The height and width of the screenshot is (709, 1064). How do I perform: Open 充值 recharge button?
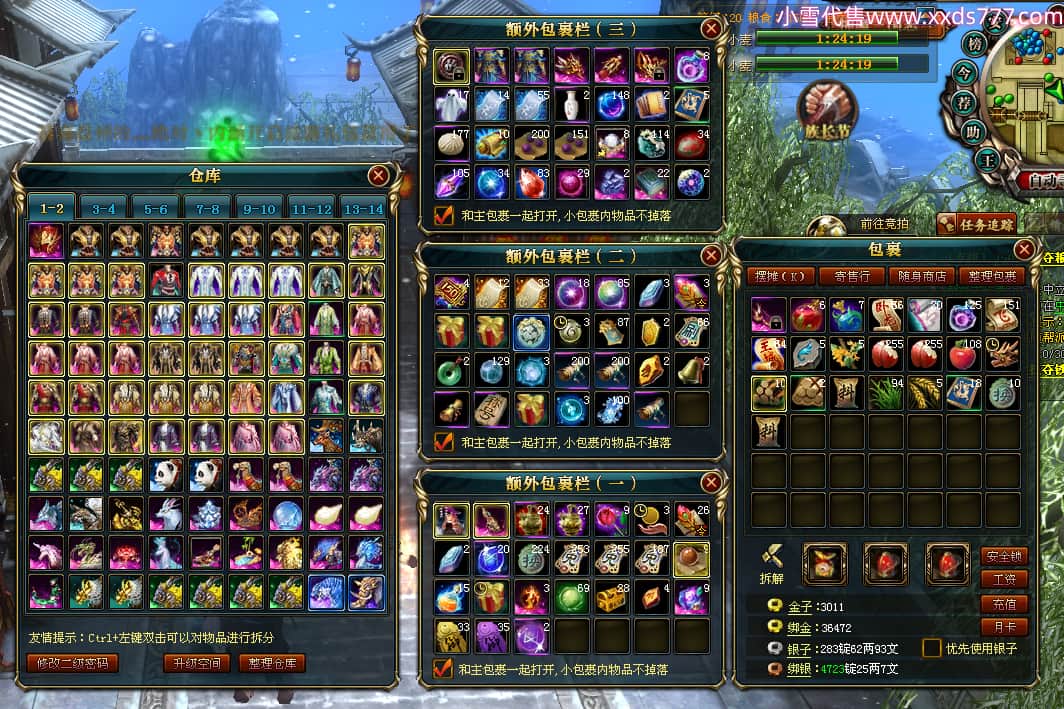(1004, 604)
